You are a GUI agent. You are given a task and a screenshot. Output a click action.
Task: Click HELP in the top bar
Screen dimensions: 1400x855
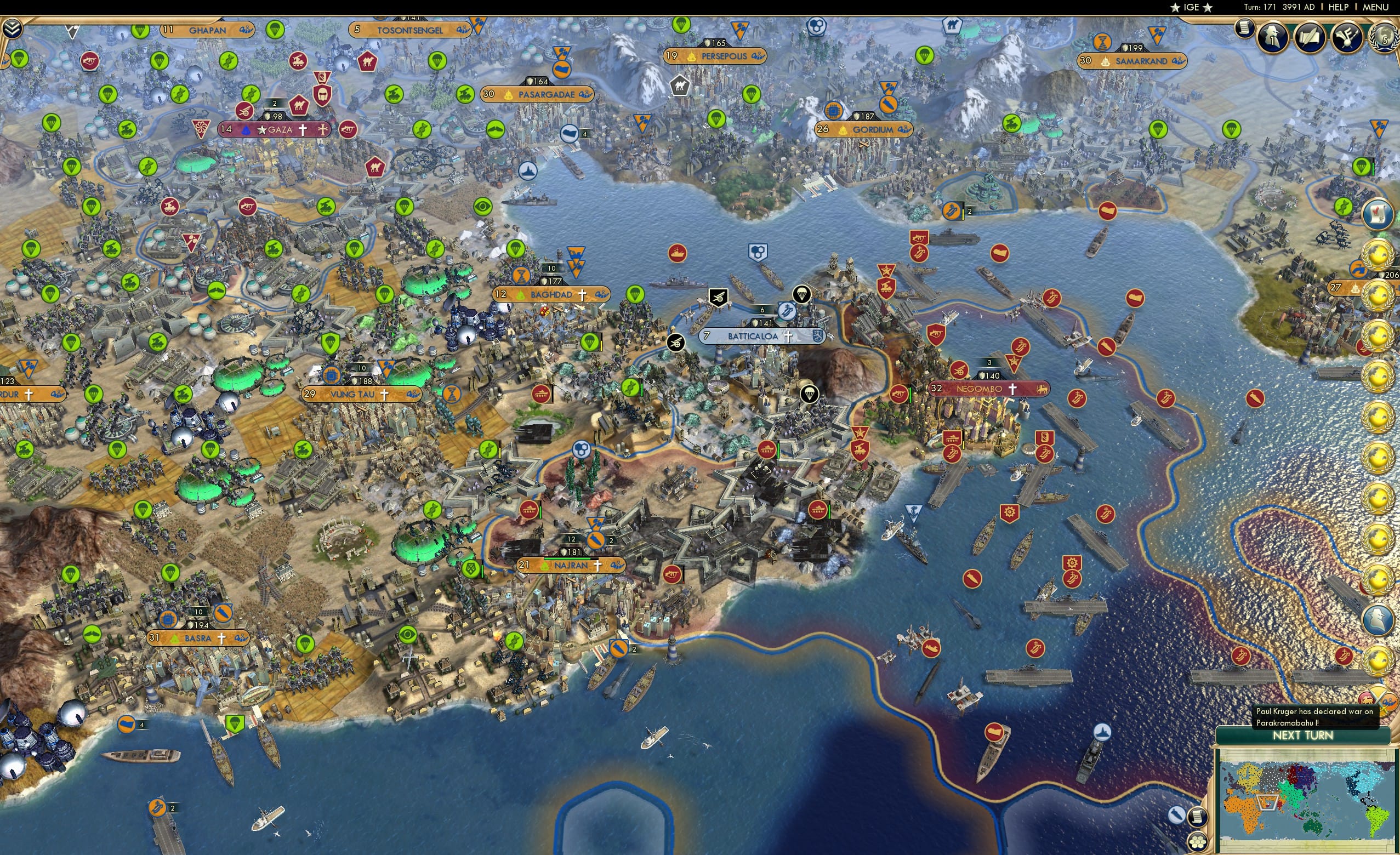[x=1339, y=7]
